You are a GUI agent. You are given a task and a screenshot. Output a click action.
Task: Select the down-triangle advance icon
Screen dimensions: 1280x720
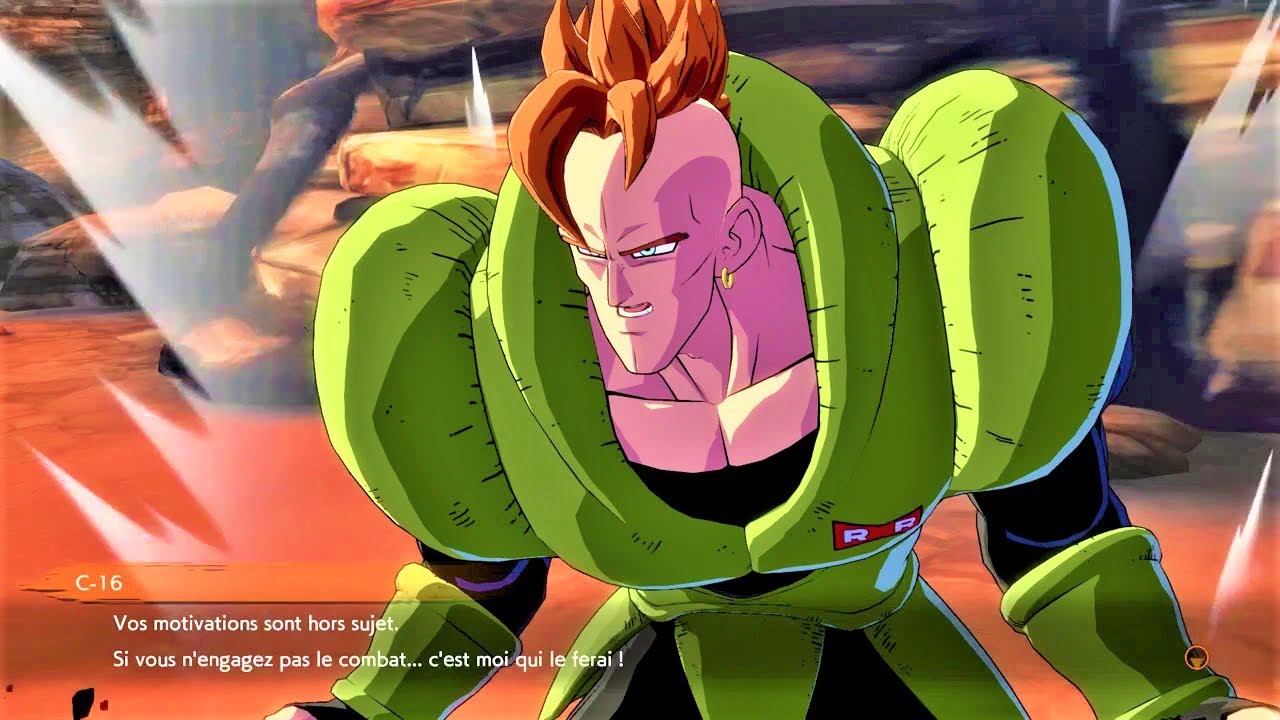tap(1197, 660)
